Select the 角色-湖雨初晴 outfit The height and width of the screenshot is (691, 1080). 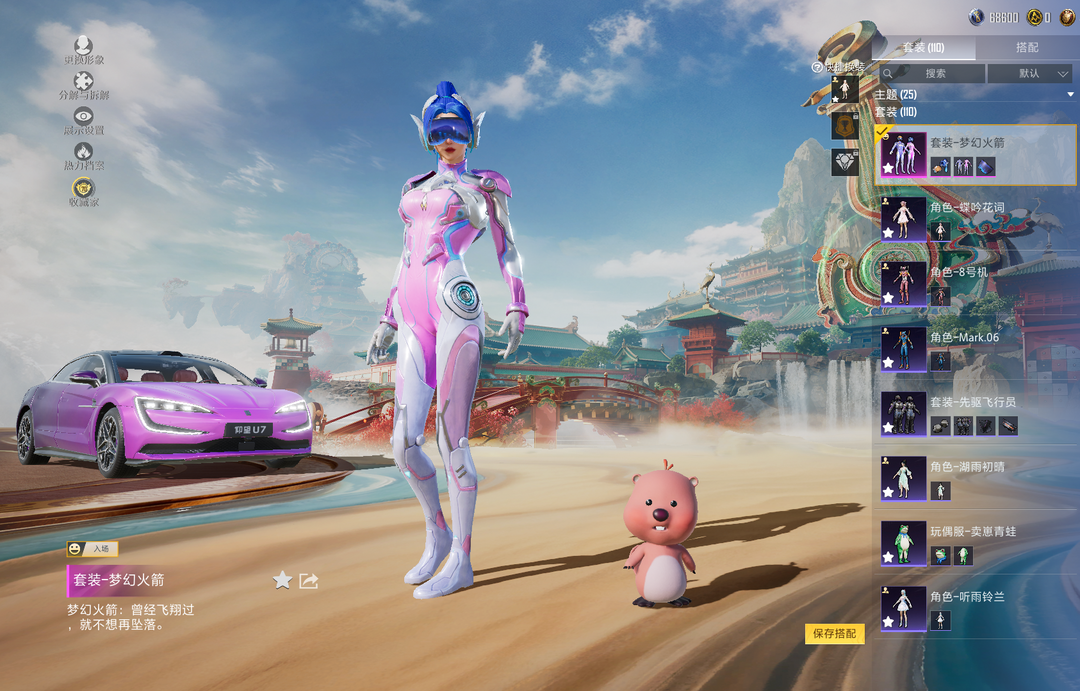click(976, 478)
